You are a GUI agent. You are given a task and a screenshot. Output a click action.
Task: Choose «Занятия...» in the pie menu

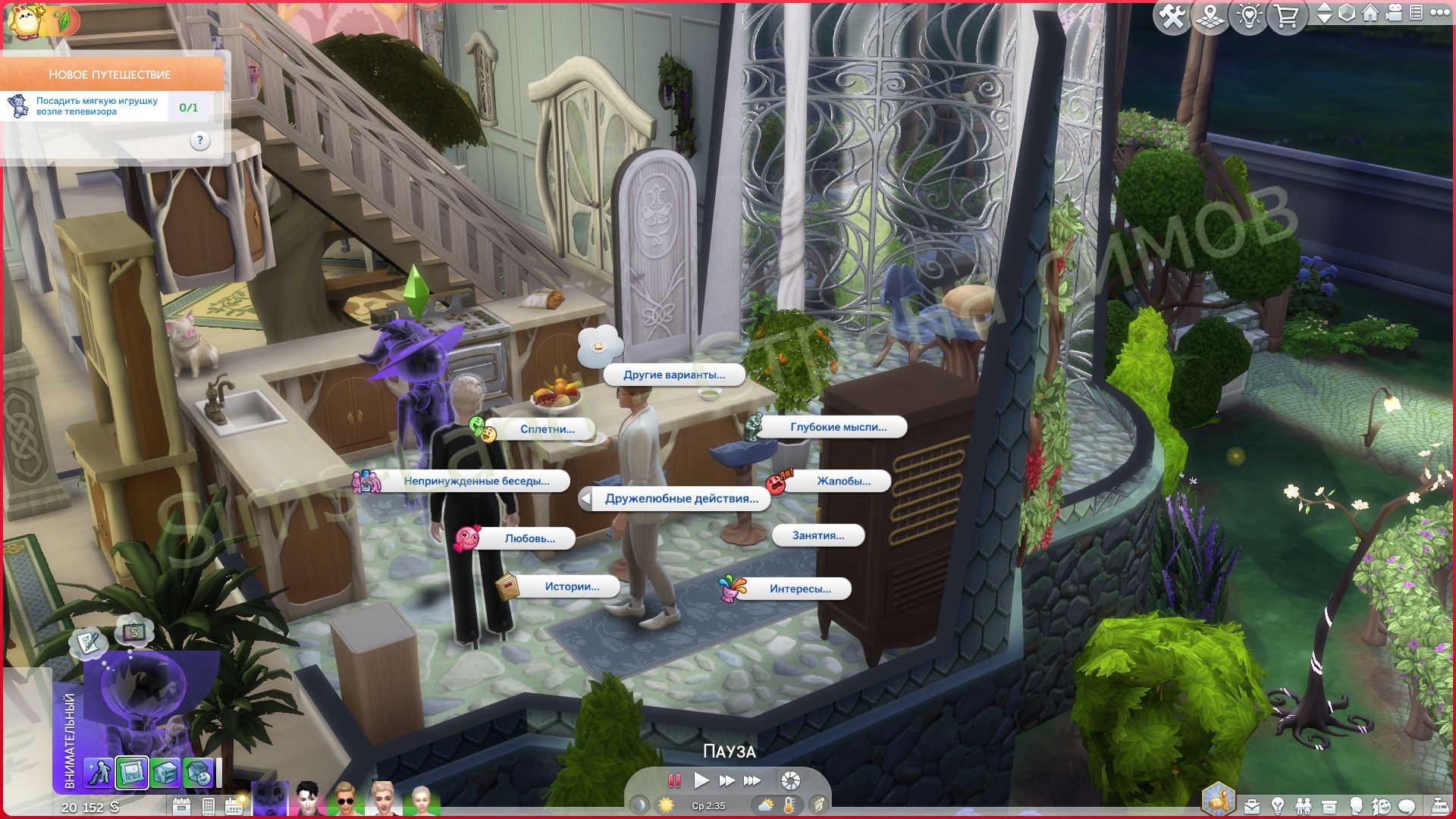click(817, 535)
